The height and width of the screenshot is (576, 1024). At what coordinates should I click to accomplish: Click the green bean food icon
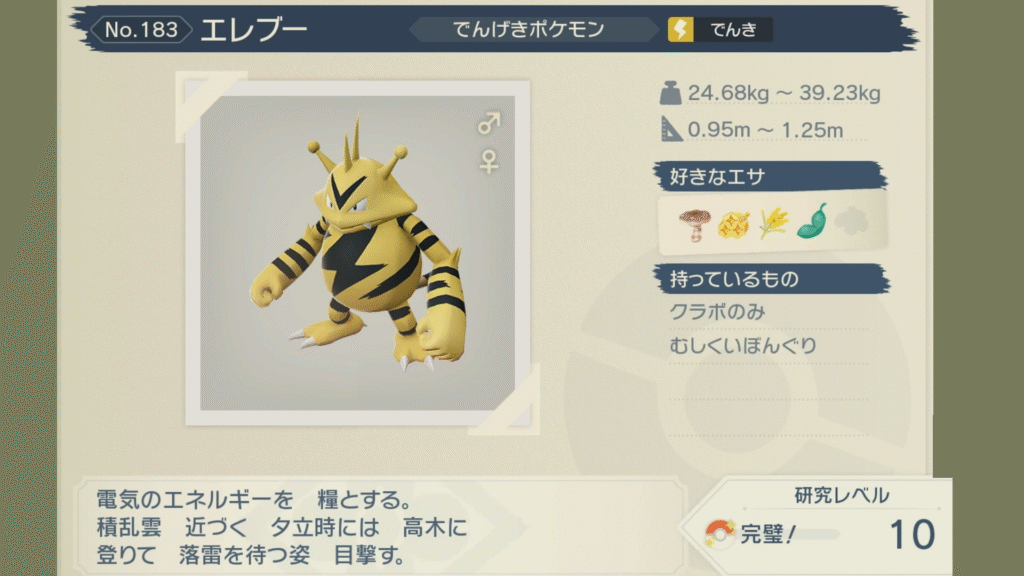[x=811, y=222]
